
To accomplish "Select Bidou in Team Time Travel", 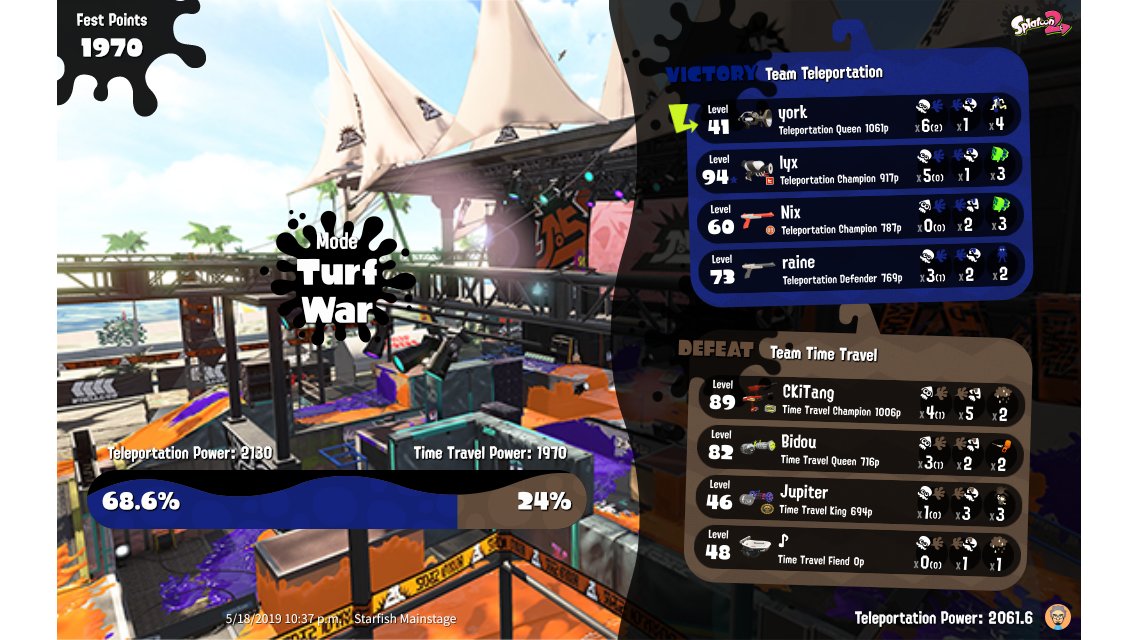I will [860, 449].
